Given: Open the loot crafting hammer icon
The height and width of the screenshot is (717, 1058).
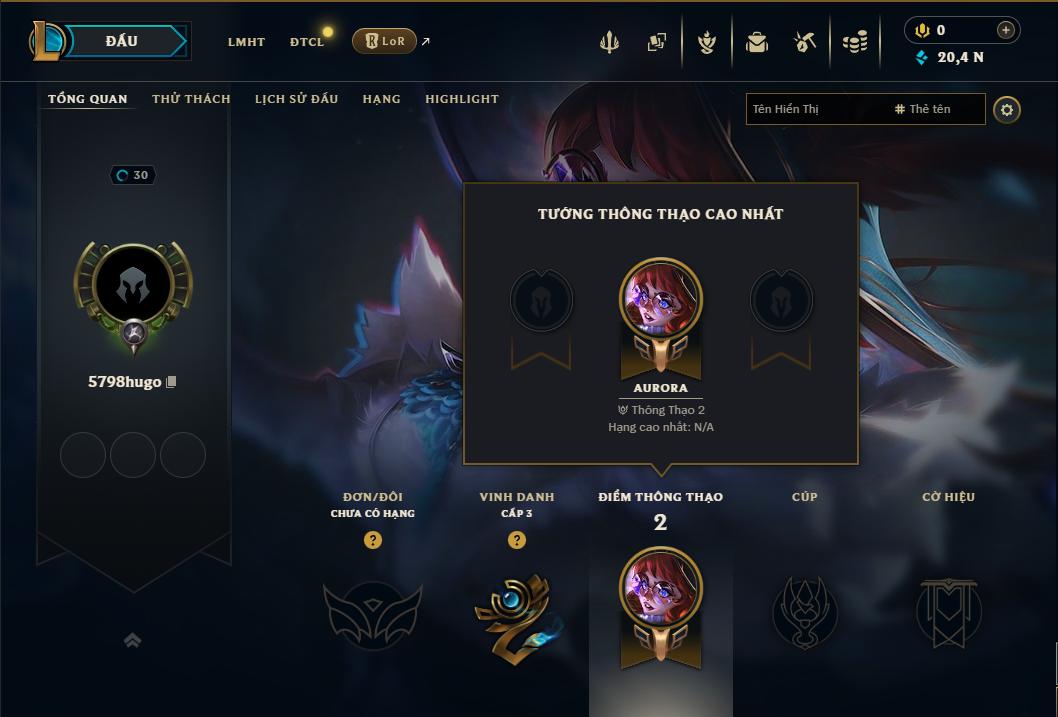Looking at the screenshot, I should (805, 42).
